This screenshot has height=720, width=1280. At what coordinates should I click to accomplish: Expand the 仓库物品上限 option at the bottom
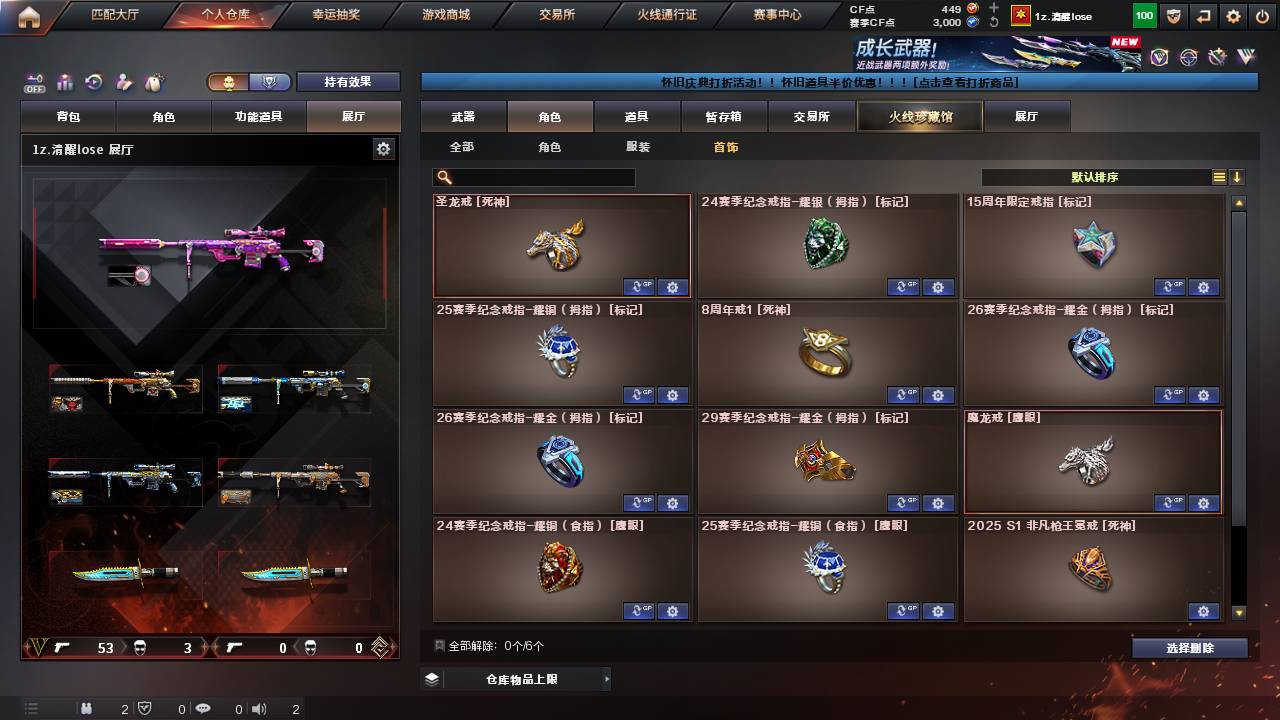525,677
